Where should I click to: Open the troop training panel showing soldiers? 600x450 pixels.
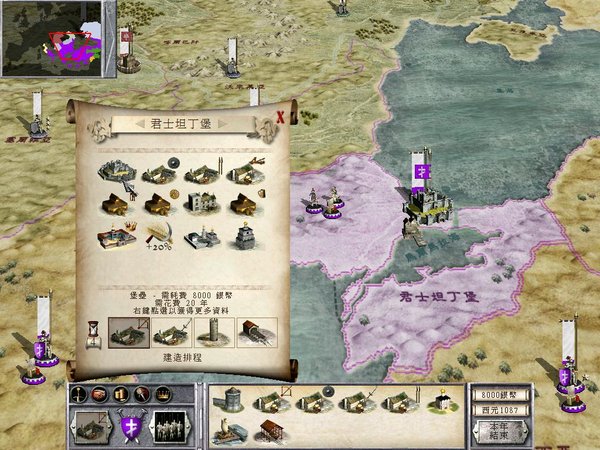pyautogui.click(x=171, y=427)
